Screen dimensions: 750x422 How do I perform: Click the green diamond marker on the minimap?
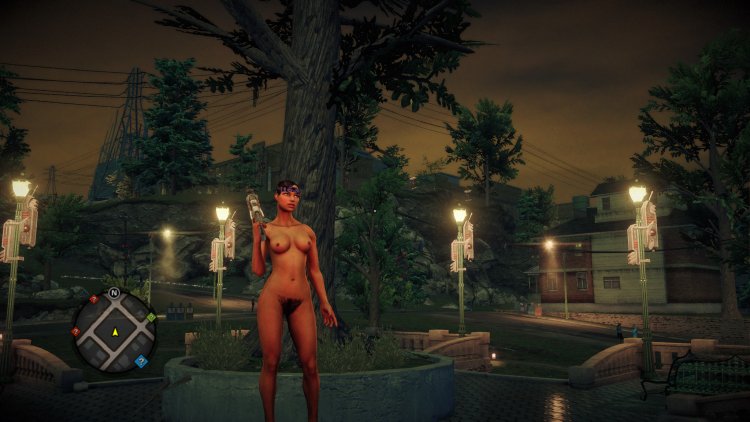coord(151,317)
